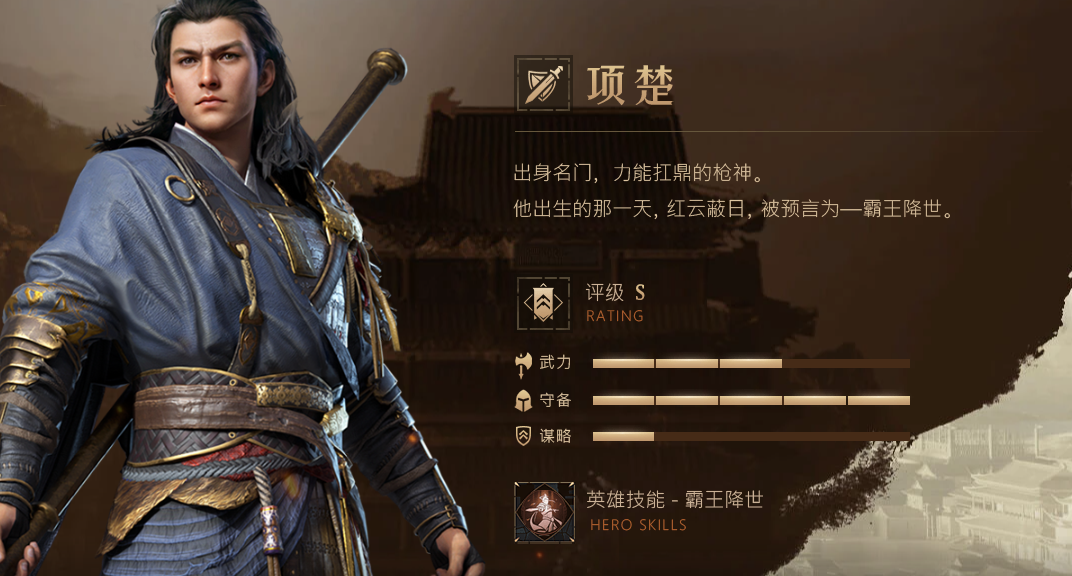Viewport: 1072px width, 576px height.
Task: Click the 霸王降世 hero skill icon
Action: tap(544, 512)
